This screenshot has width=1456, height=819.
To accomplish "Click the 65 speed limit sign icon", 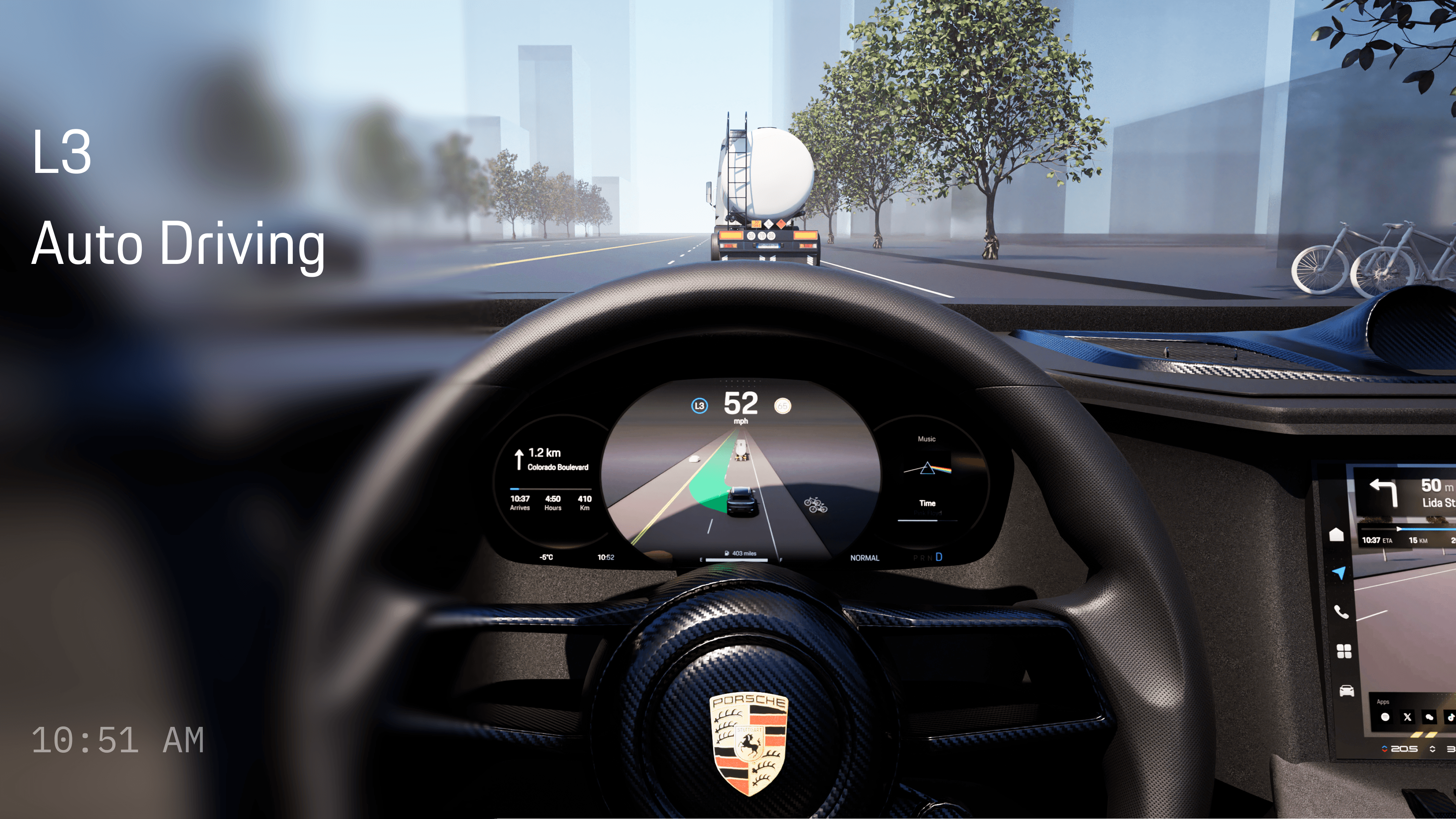I will point(782,406).
